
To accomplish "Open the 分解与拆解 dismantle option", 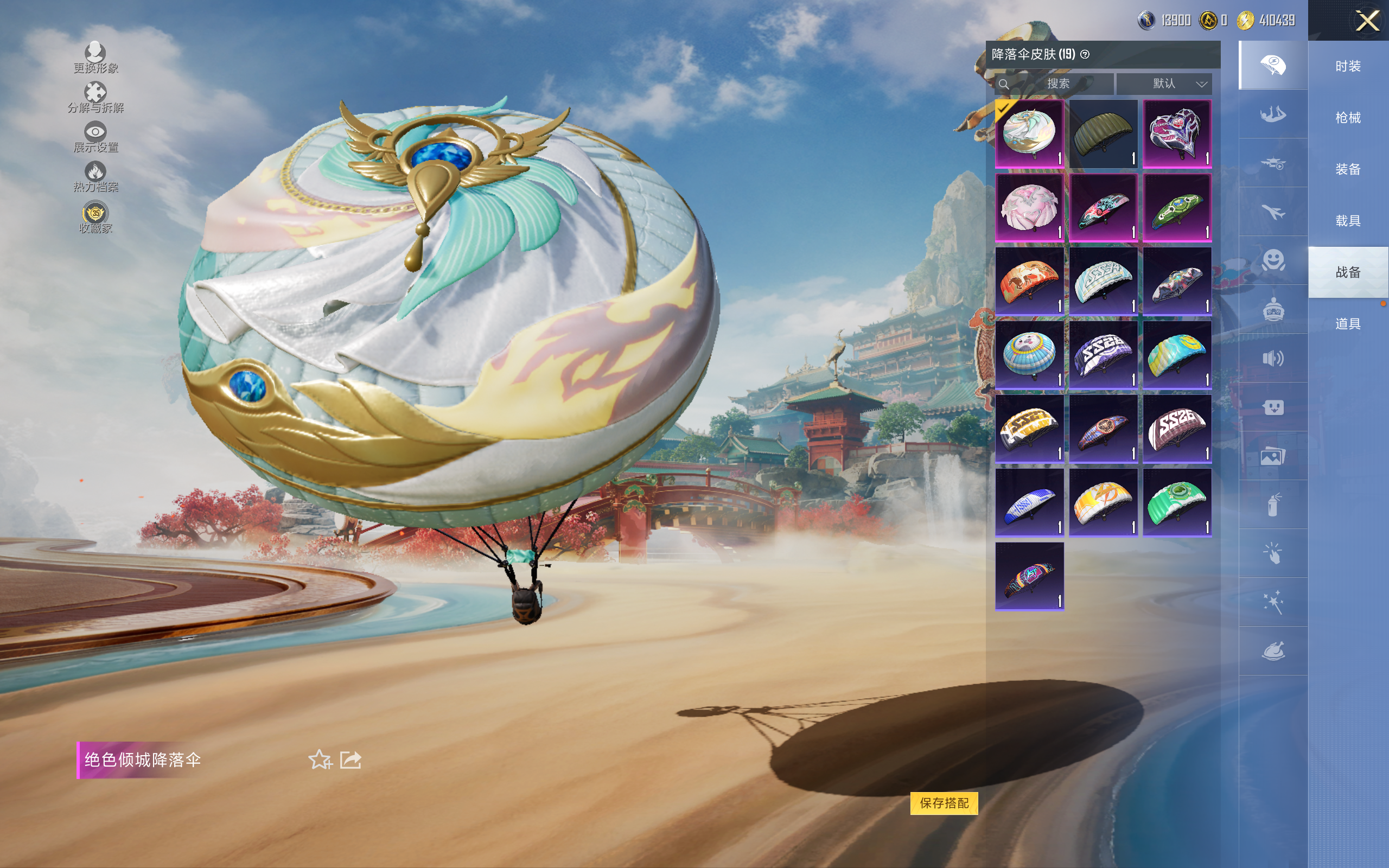I will (95, 98).
